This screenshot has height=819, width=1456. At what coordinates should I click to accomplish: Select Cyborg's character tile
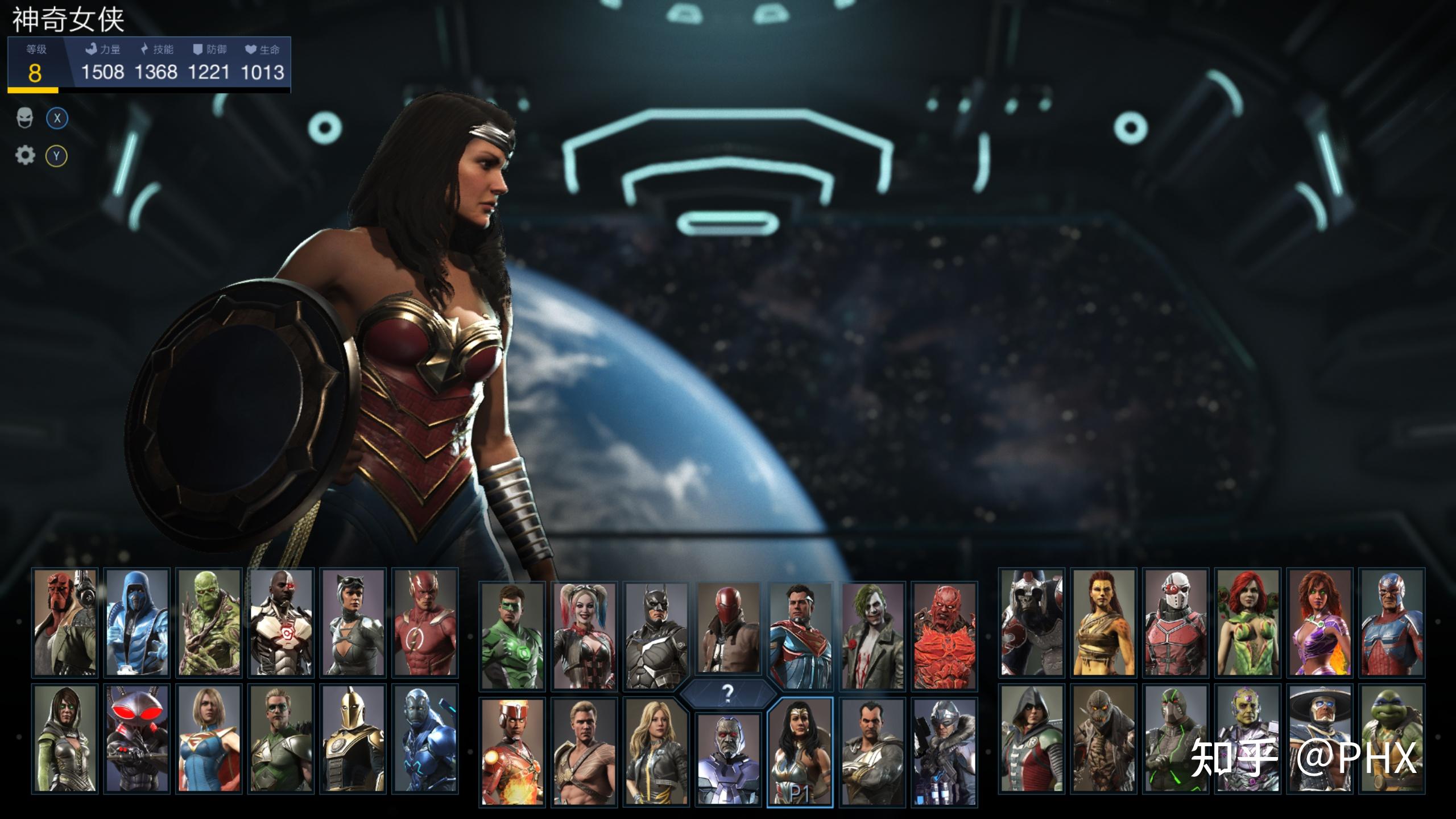(281, 623)
